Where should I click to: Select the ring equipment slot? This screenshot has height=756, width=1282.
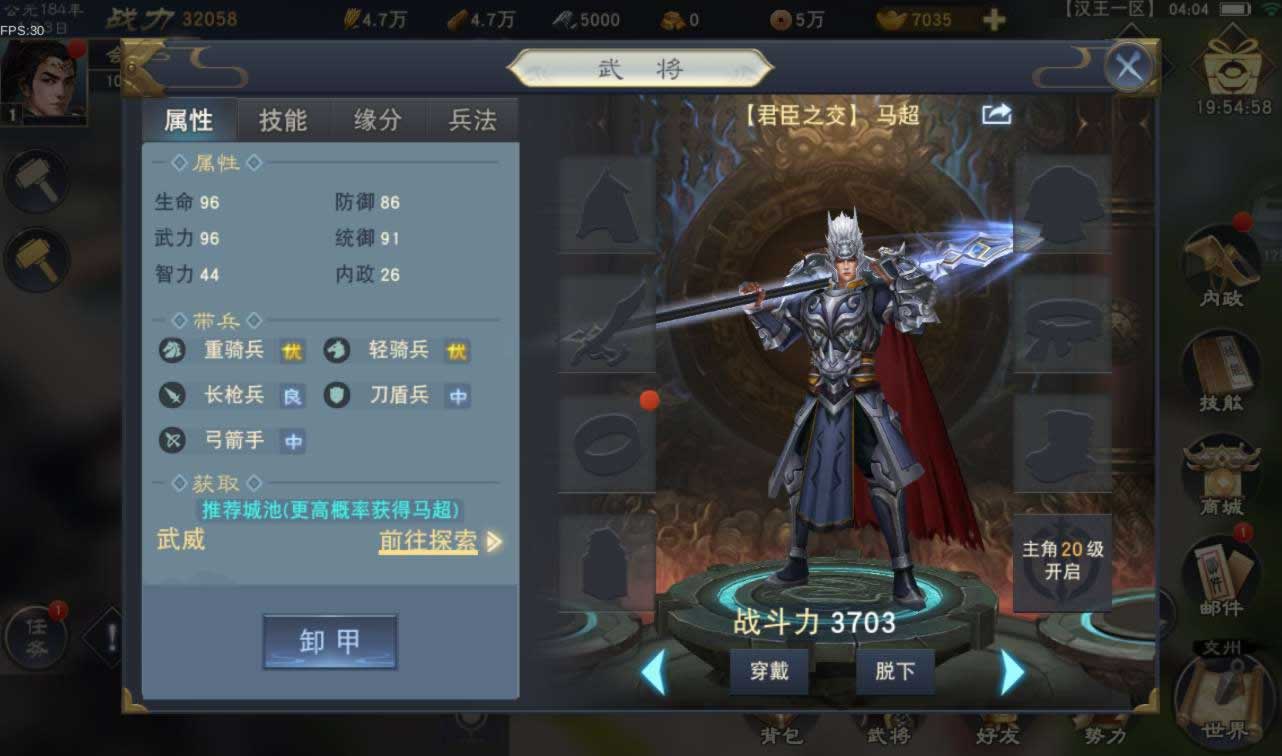[x=607, y=443]
